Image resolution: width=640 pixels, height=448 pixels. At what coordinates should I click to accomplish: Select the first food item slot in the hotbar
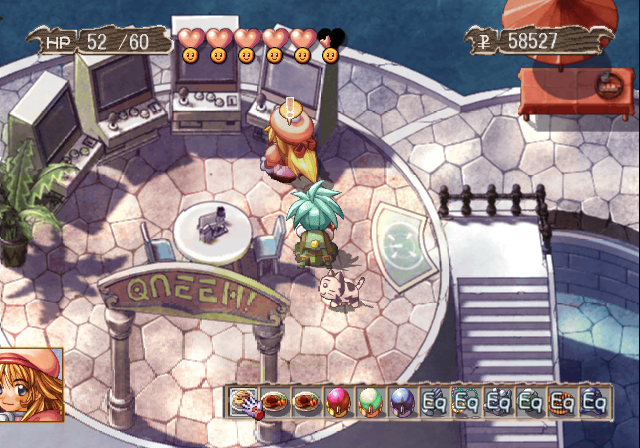click(243, 401)
